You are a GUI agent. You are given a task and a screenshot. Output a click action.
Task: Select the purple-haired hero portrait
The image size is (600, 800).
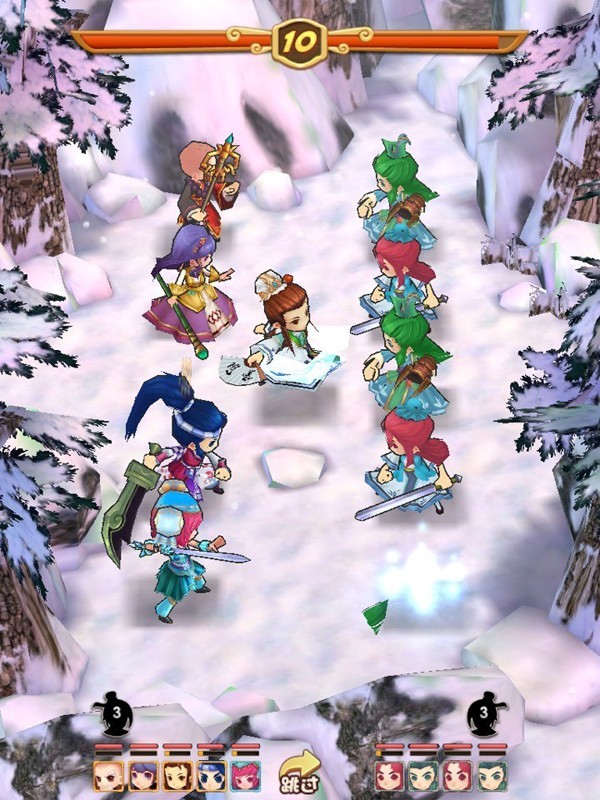143,775
